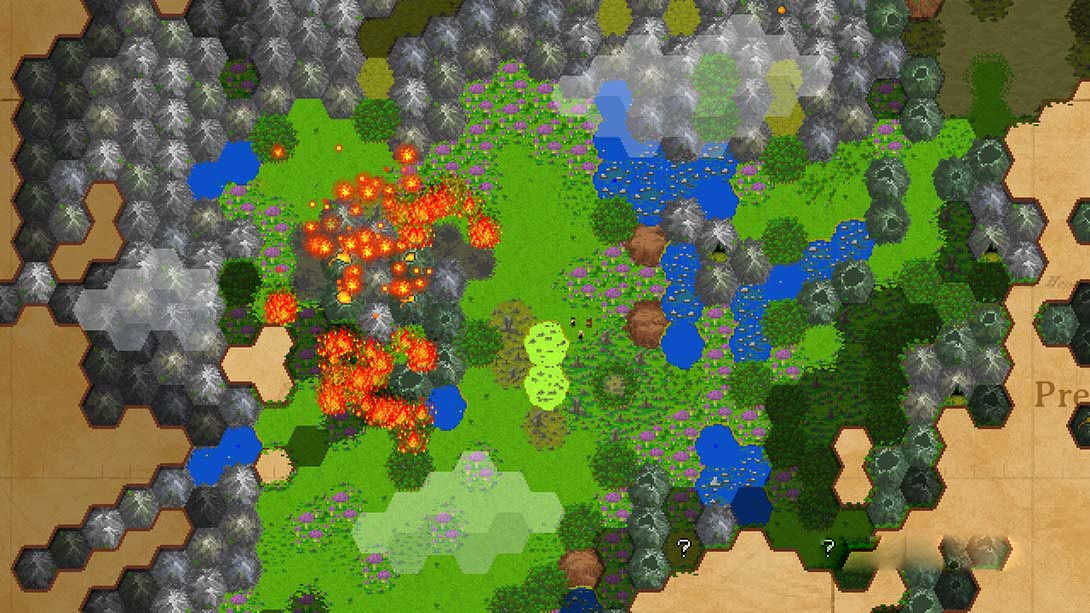
Task: Select the question mark marker on dark green hex
Action: click(828, 547)
